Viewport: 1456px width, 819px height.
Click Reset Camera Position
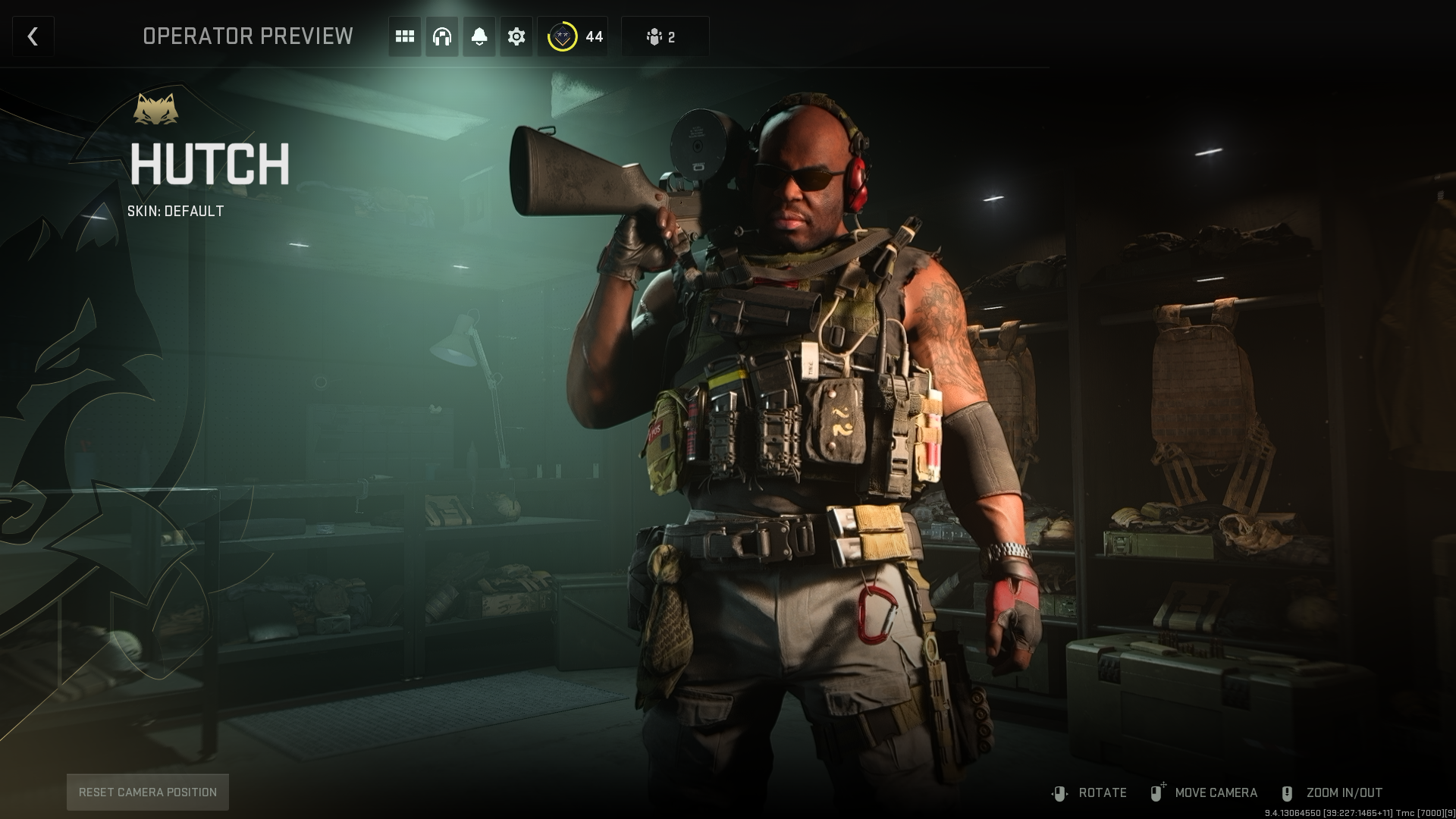(x=148, y=792)
